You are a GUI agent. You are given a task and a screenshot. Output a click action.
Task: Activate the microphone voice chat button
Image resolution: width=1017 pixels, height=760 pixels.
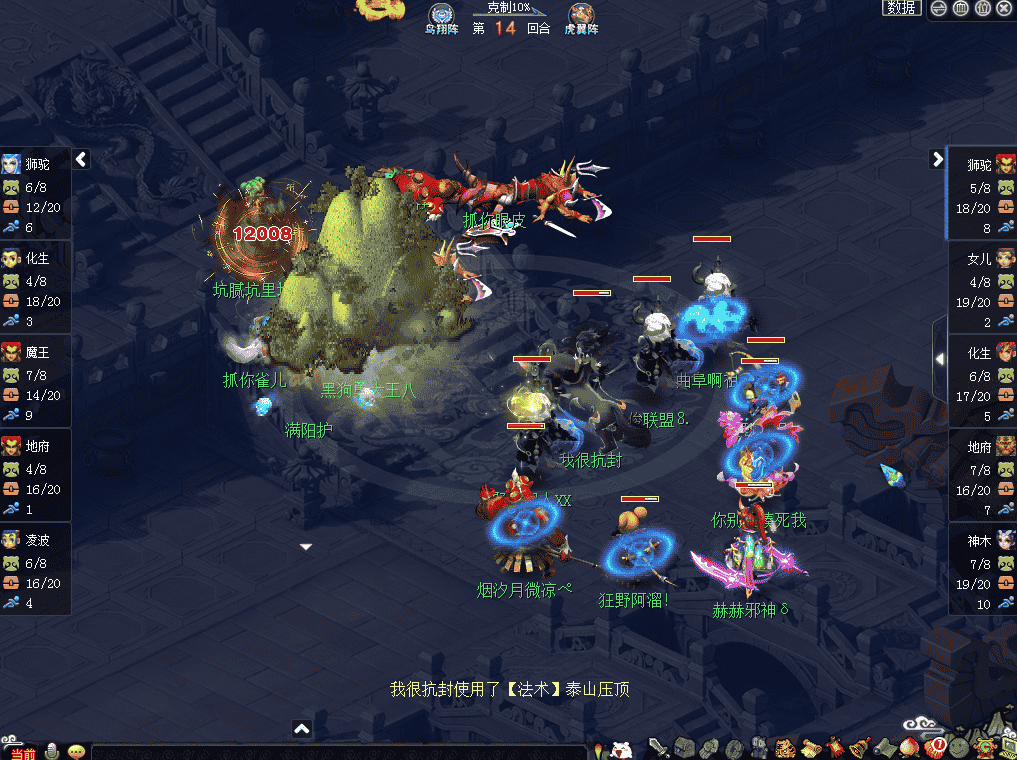52,751
